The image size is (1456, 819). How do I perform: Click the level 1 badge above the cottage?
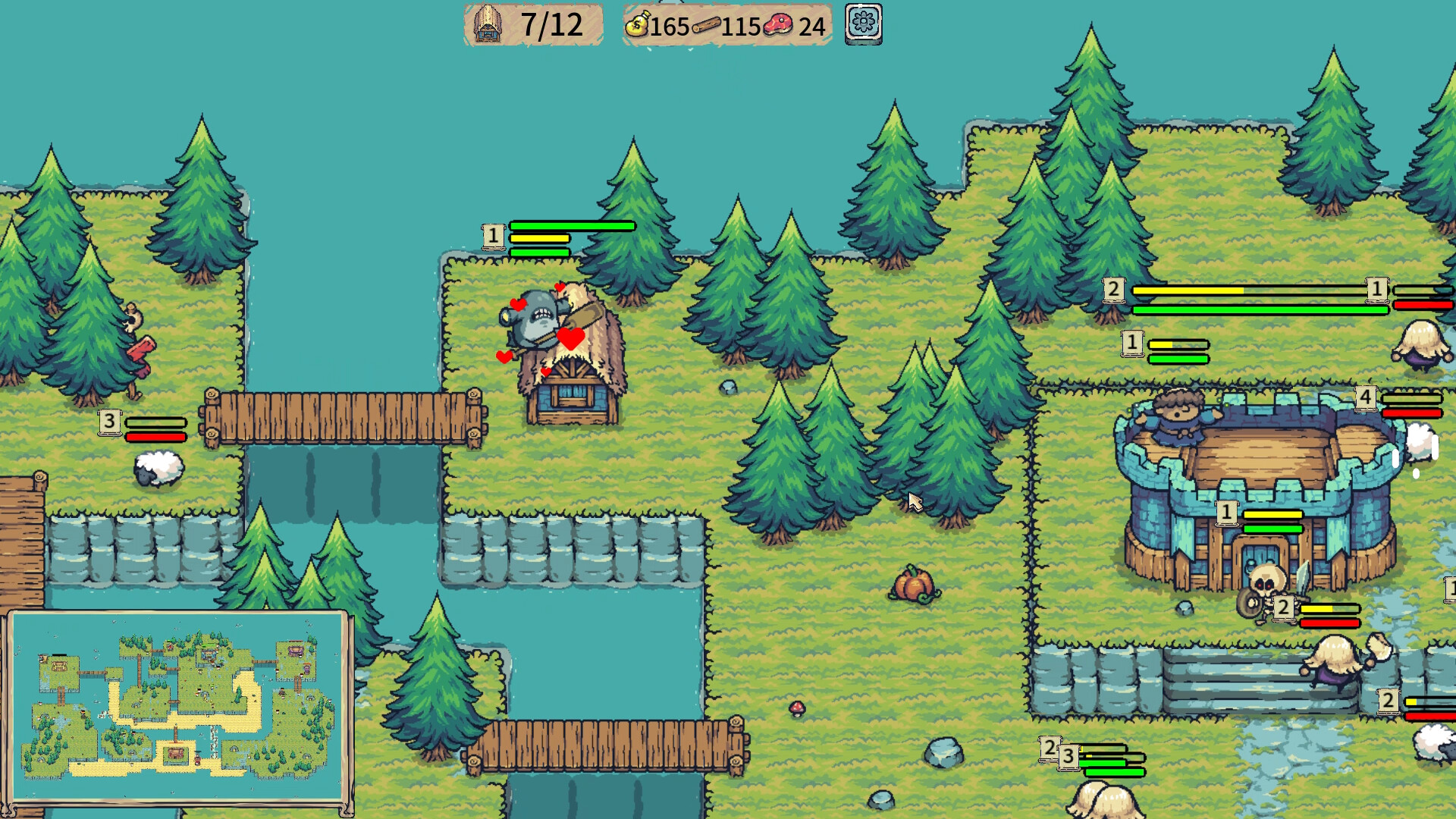pyautogui.click(x=495, y=234)
